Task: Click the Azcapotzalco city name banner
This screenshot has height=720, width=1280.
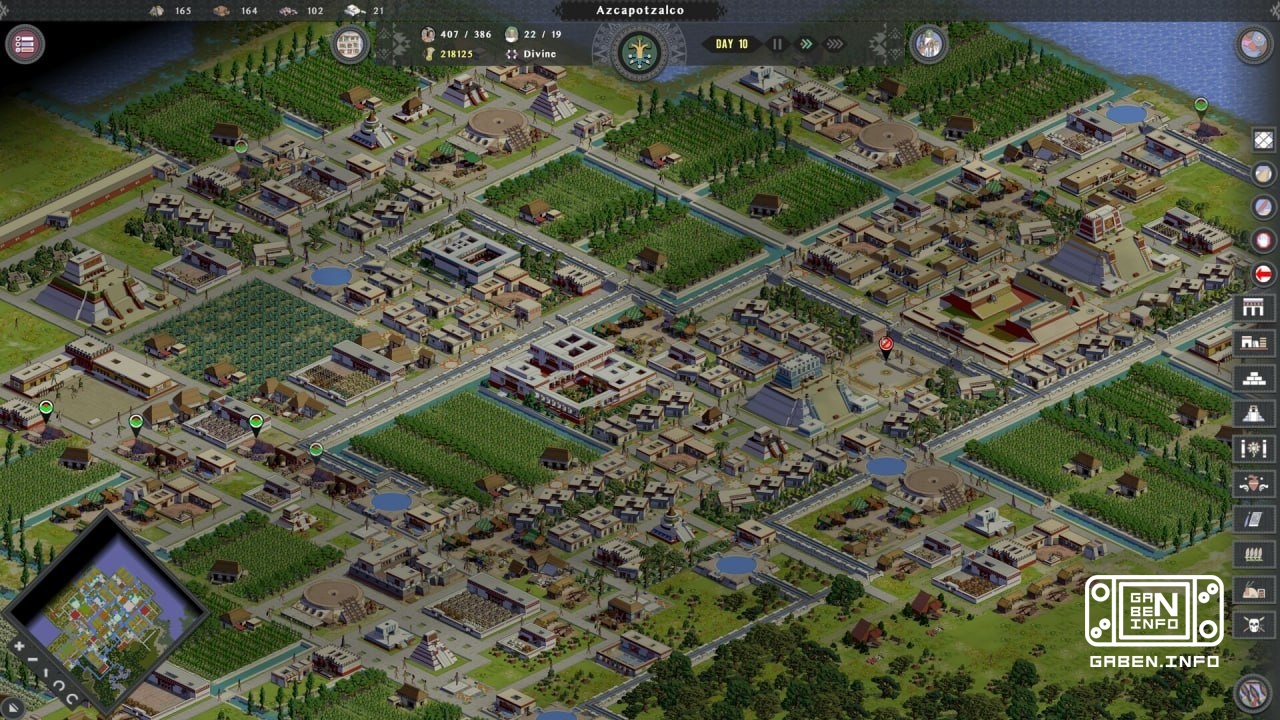Action: 640,9
